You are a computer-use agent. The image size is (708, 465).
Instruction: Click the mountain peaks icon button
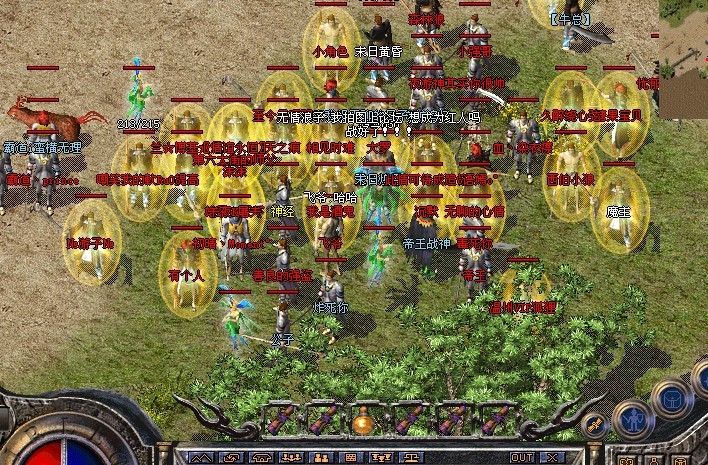click(202, 458)
